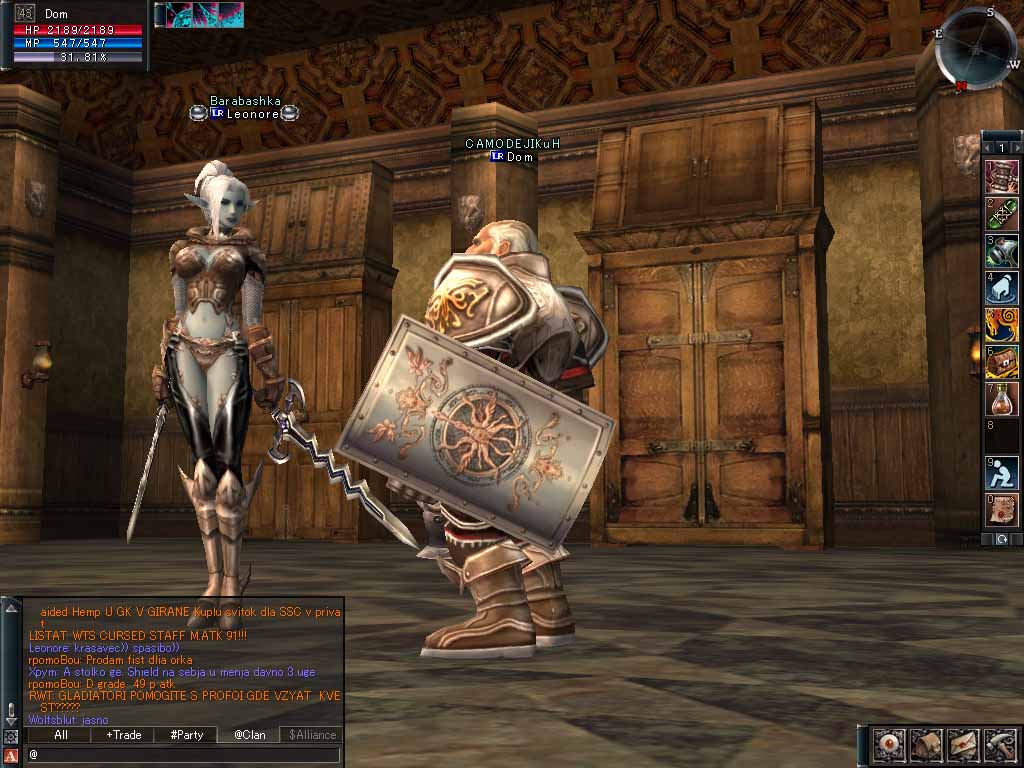The image size is (1024, 768).
Task: Use the green bandage item in slot 2
Action: tap(1002, 213)
